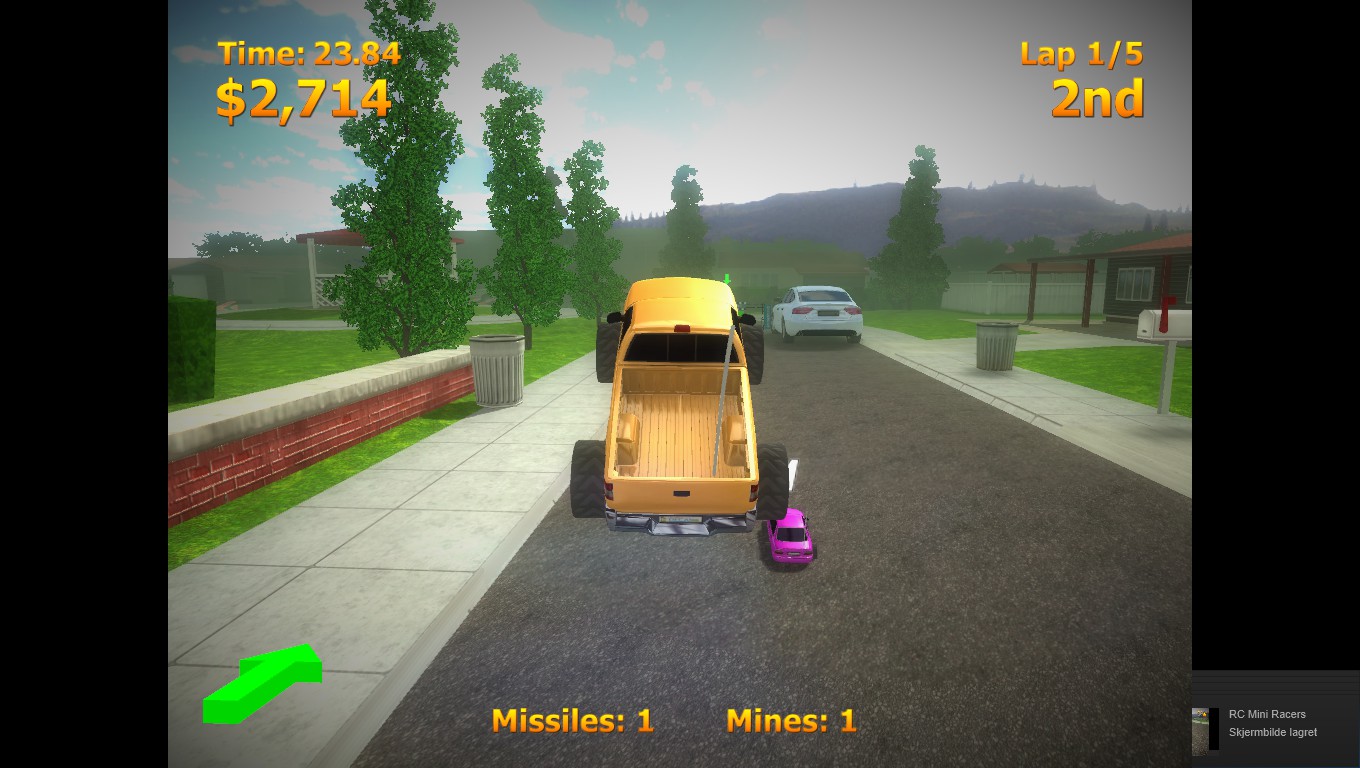The height and width of the screenshot is (768, 1360).
Task: Click the $2,714 money counter
Action: point(304,98)
